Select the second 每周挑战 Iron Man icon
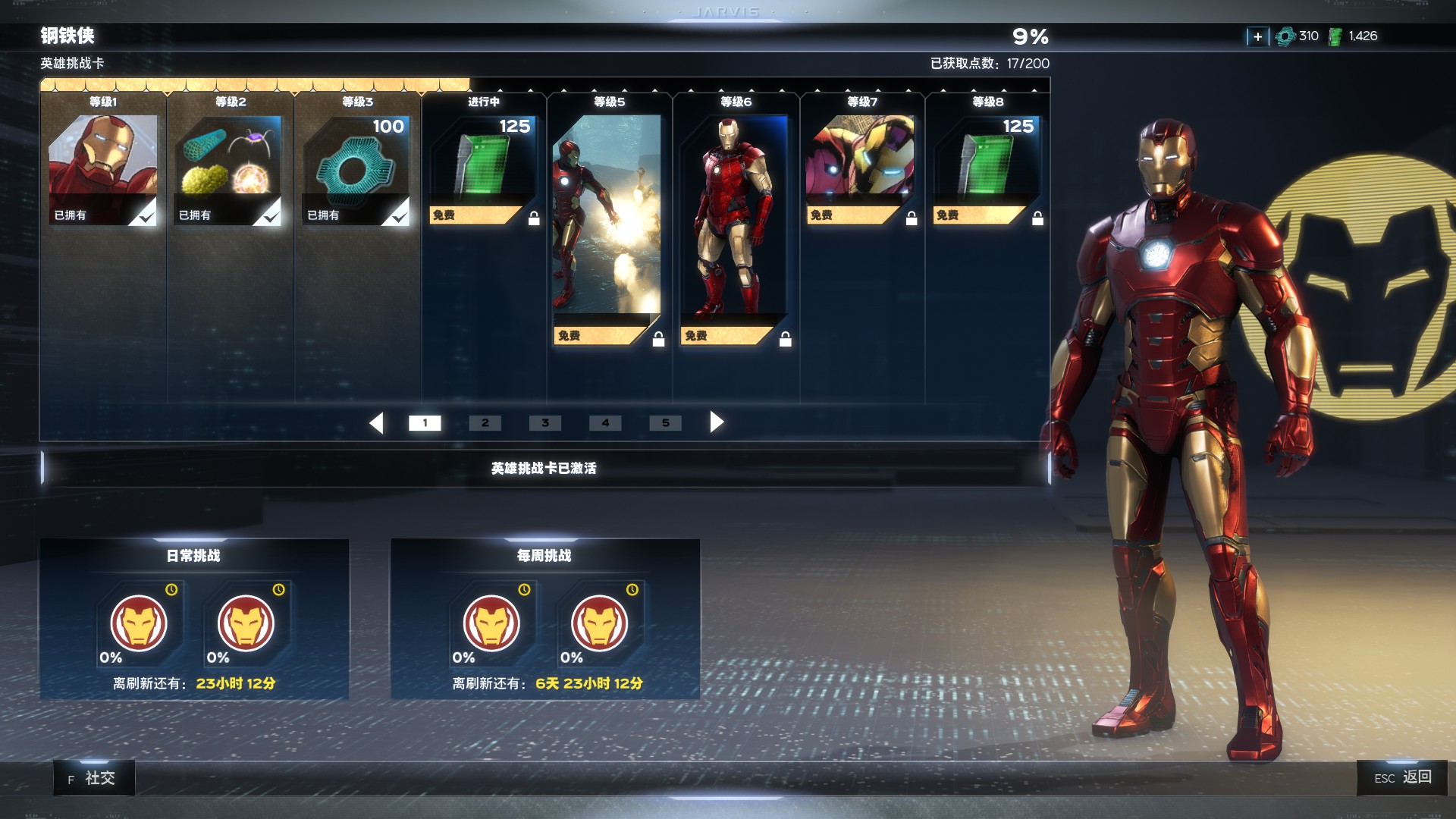Screen dimensions: 1456x819 pos(599,623)
